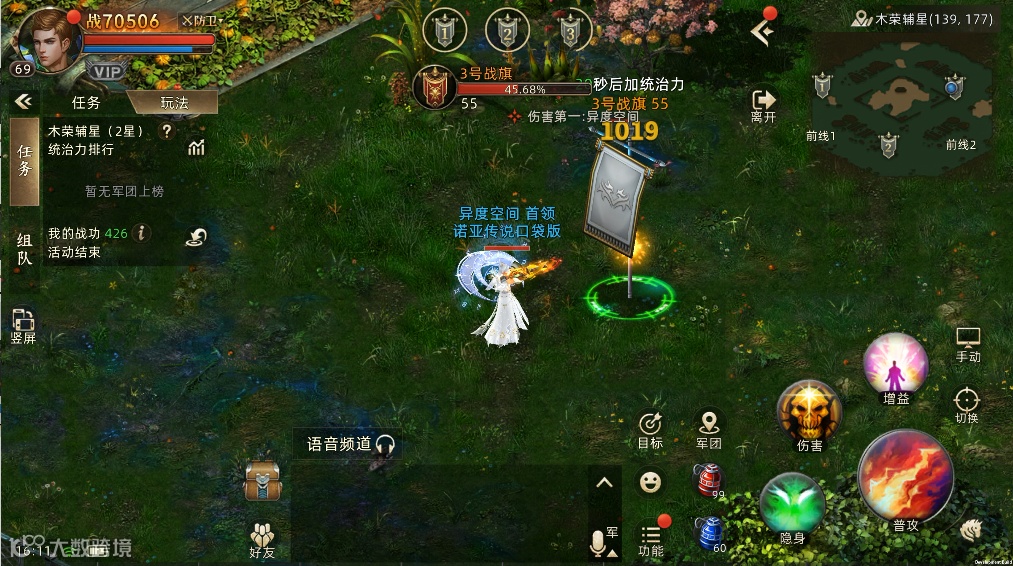
Task: Click the 离开 exit button
Action: (x=763, y=104)
